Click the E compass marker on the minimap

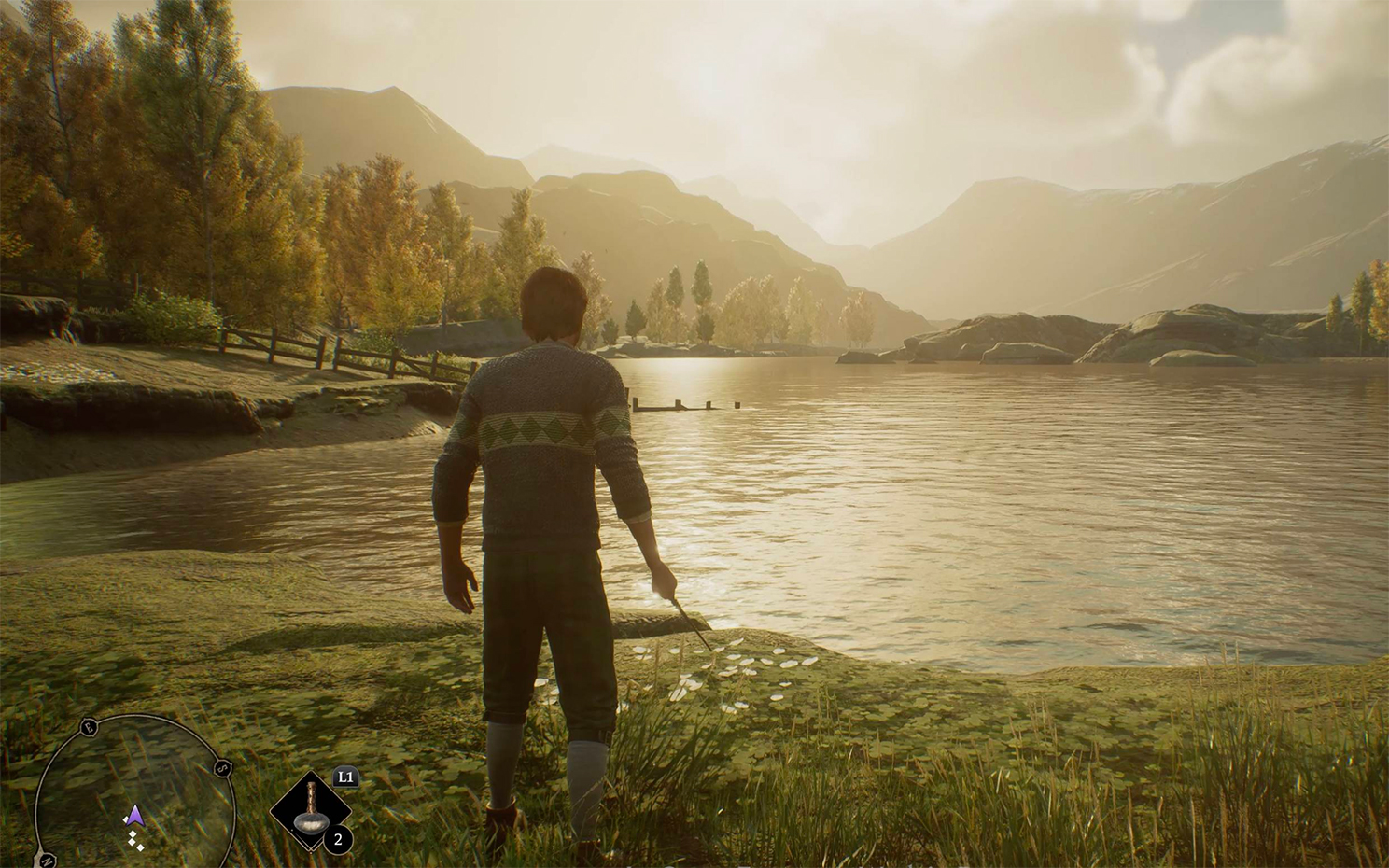[88, 727]
